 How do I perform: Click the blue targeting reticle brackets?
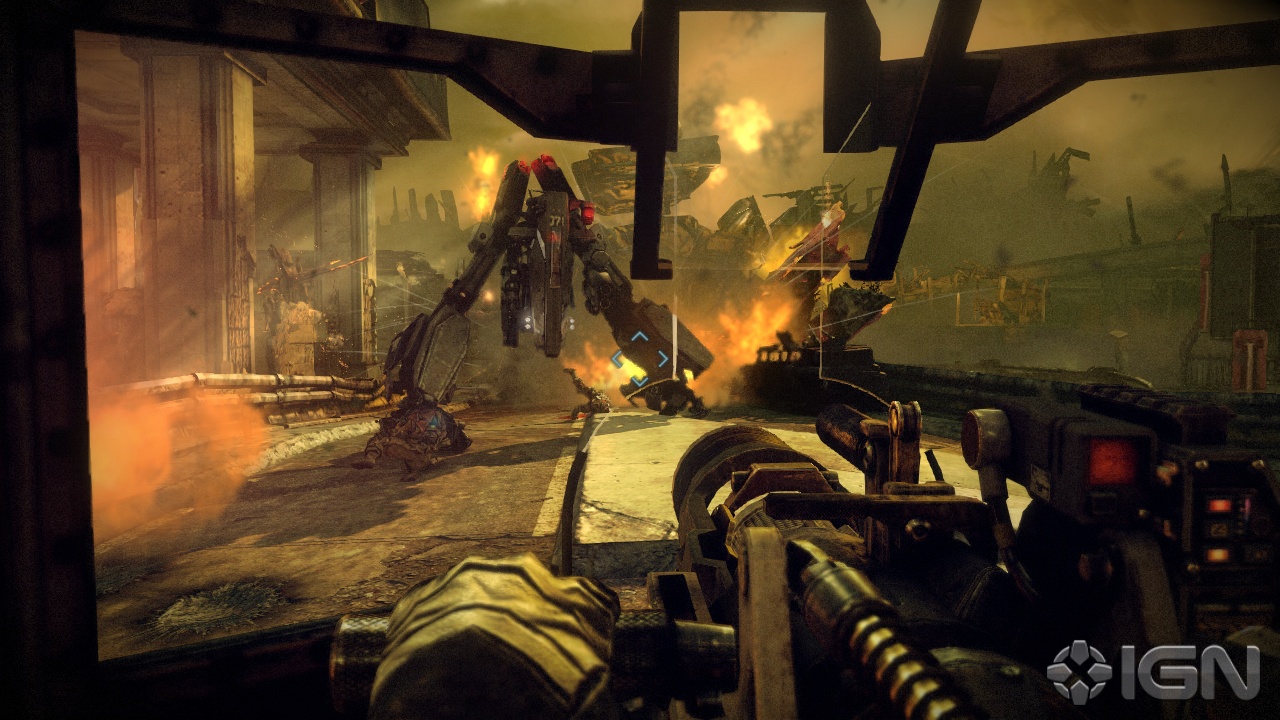(640, 360)
